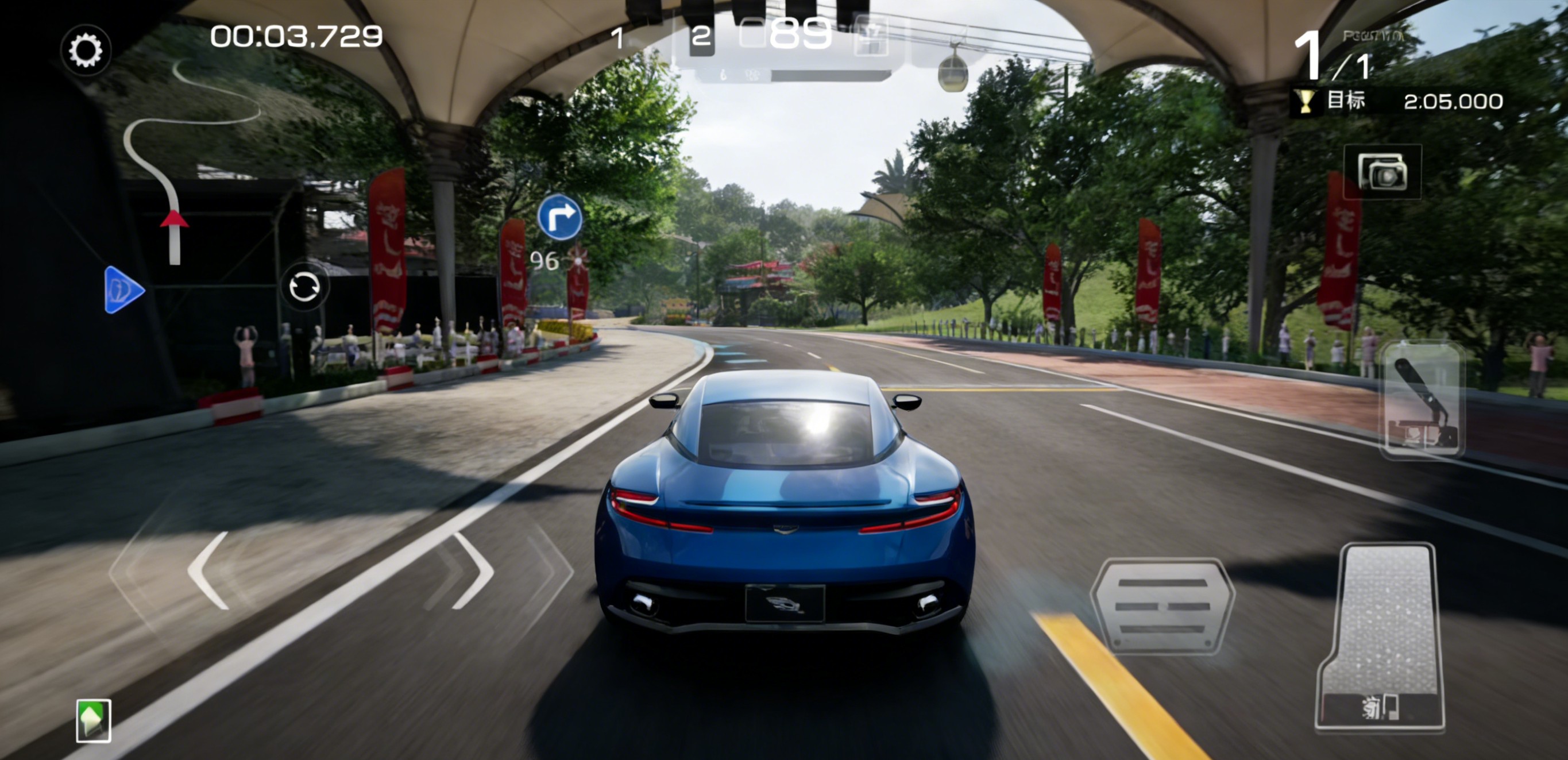Open the settings gear menu
This screenshot has height=760, width=1568.
pyautogui.click(x=86, y=50)
